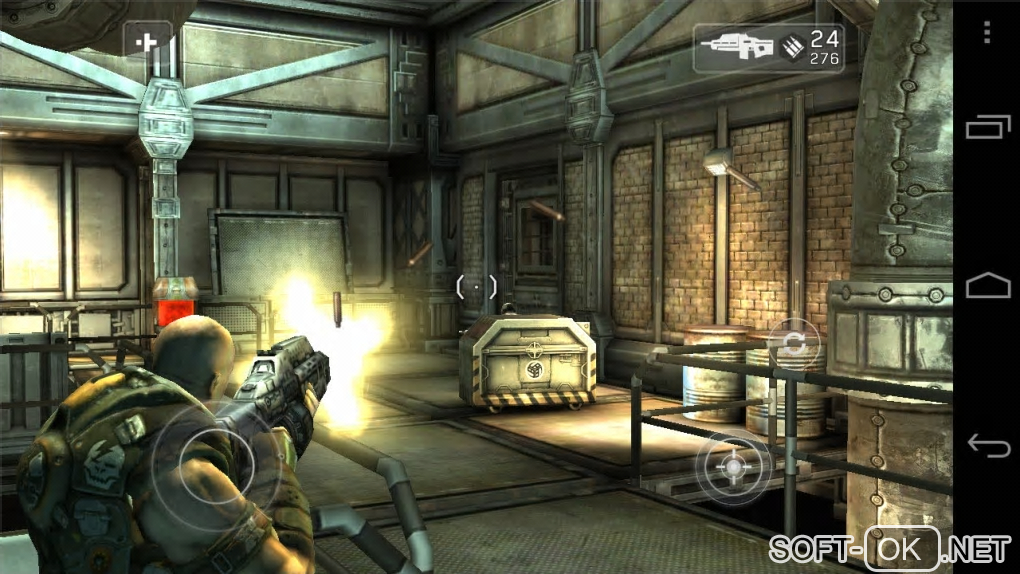This screenshot has height=574, width=1020.
Task: Fire using the crosshair button
Action: click(734, 467)
